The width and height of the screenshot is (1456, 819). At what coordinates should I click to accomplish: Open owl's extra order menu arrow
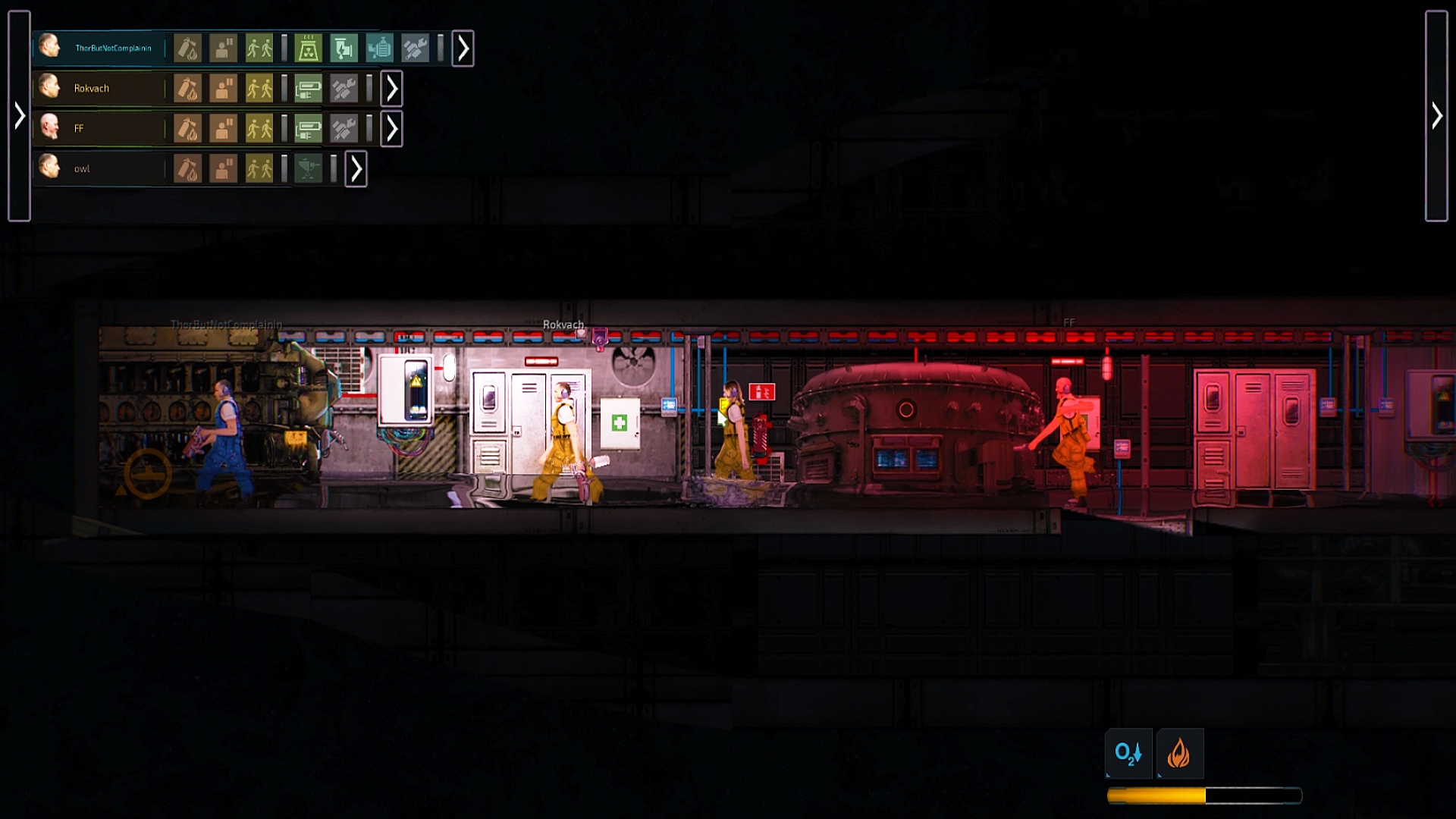click(x=355, y=170)
